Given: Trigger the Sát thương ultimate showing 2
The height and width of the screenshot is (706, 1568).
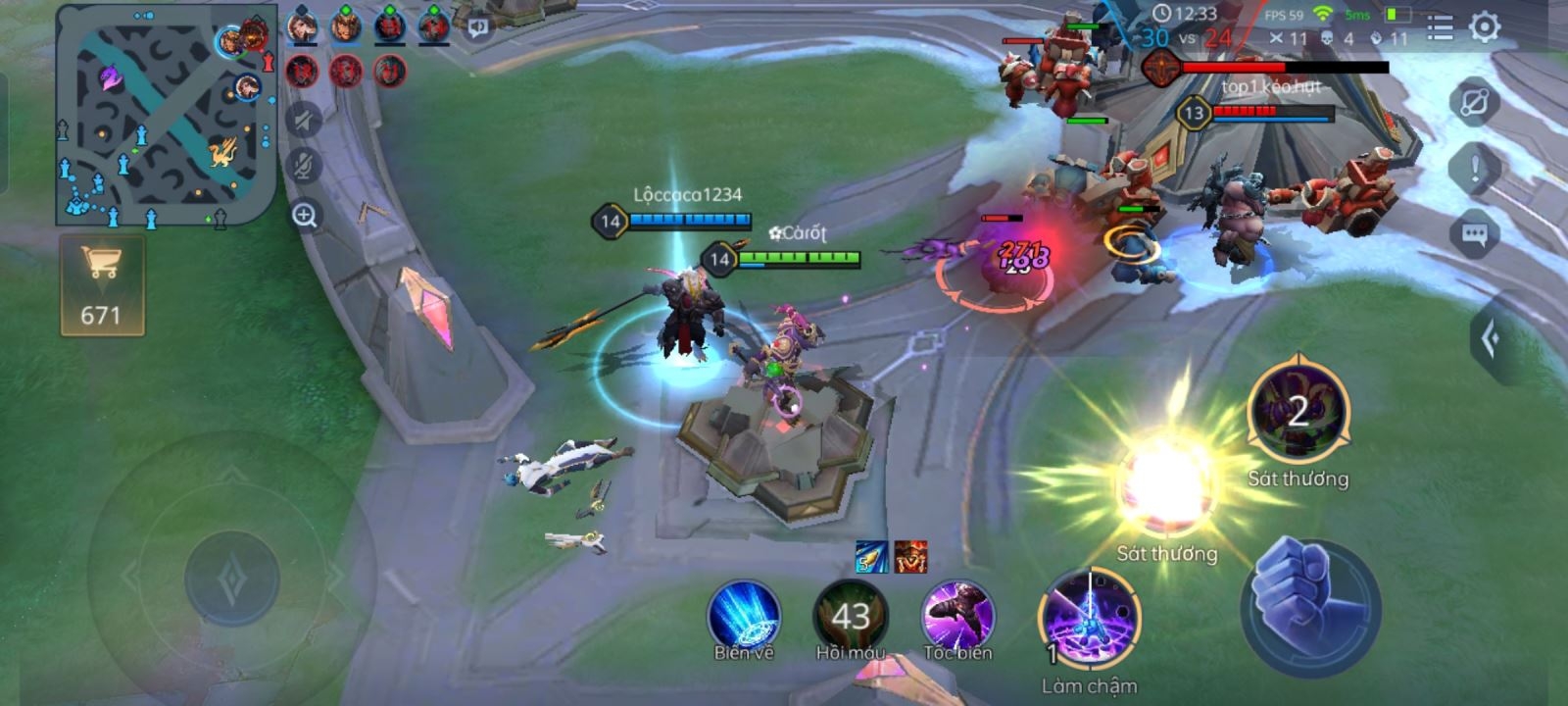Looking at the screenshot, I should [x=1298, y=412].
